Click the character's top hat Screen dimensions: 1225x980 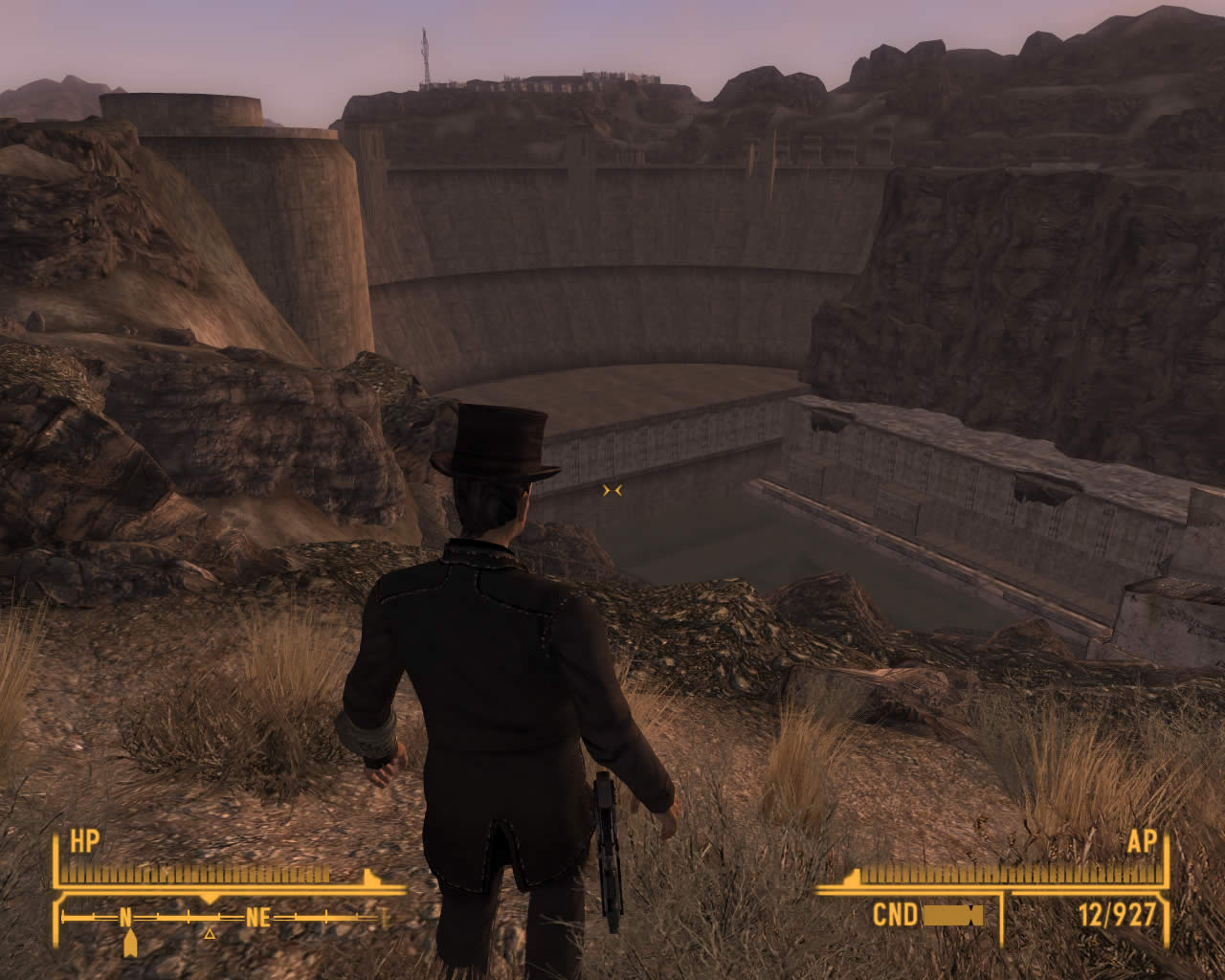(498, 440)
